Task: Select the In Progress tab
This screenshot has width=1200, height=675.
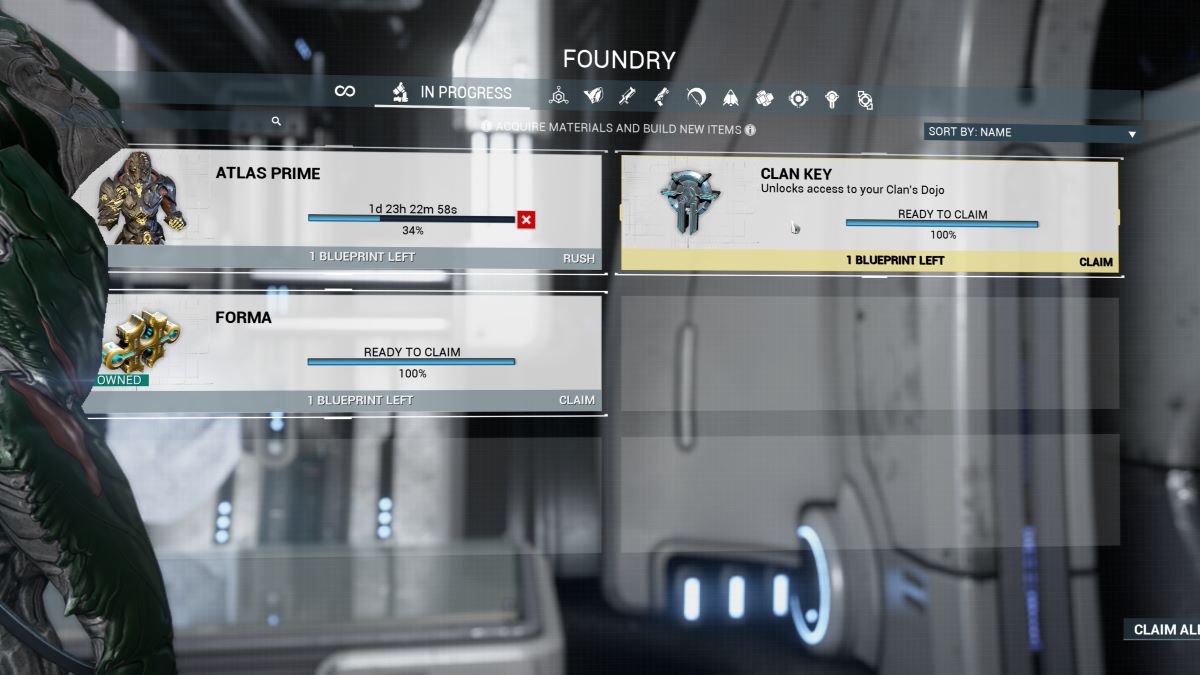Action: coord(452,93)
